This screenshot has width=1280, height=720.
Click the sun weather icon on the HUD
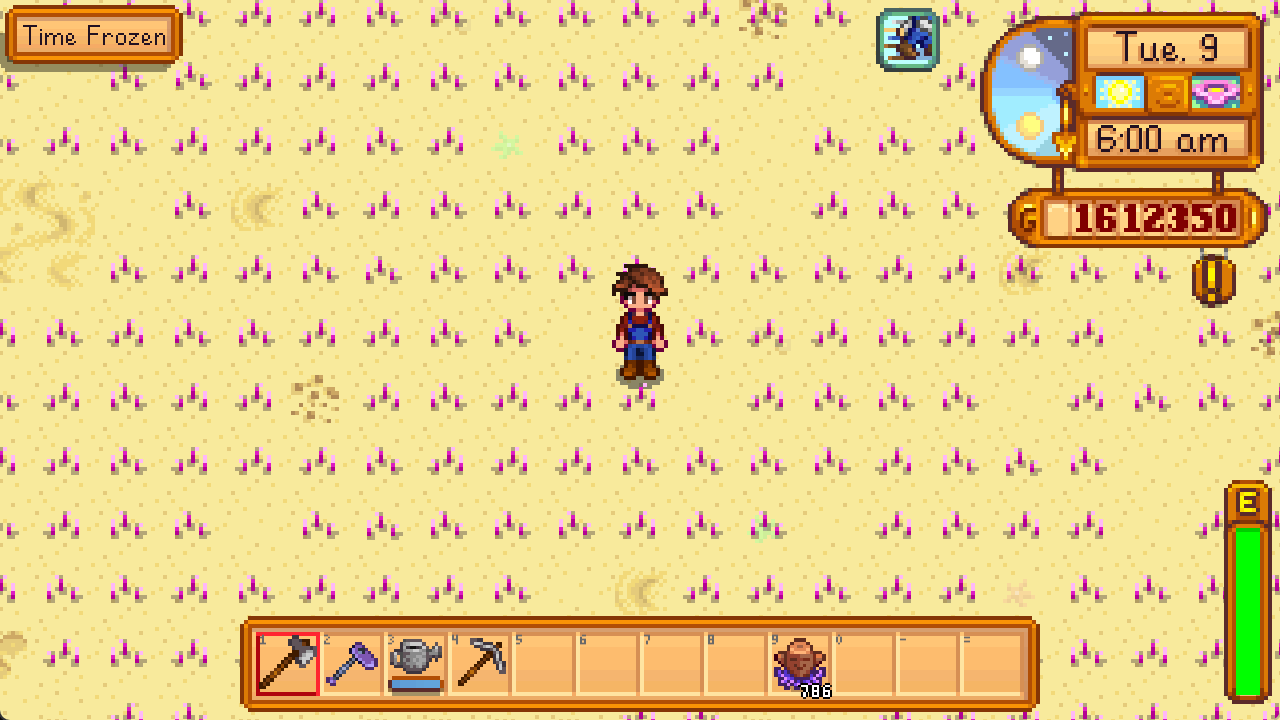tap(1120, 91)
